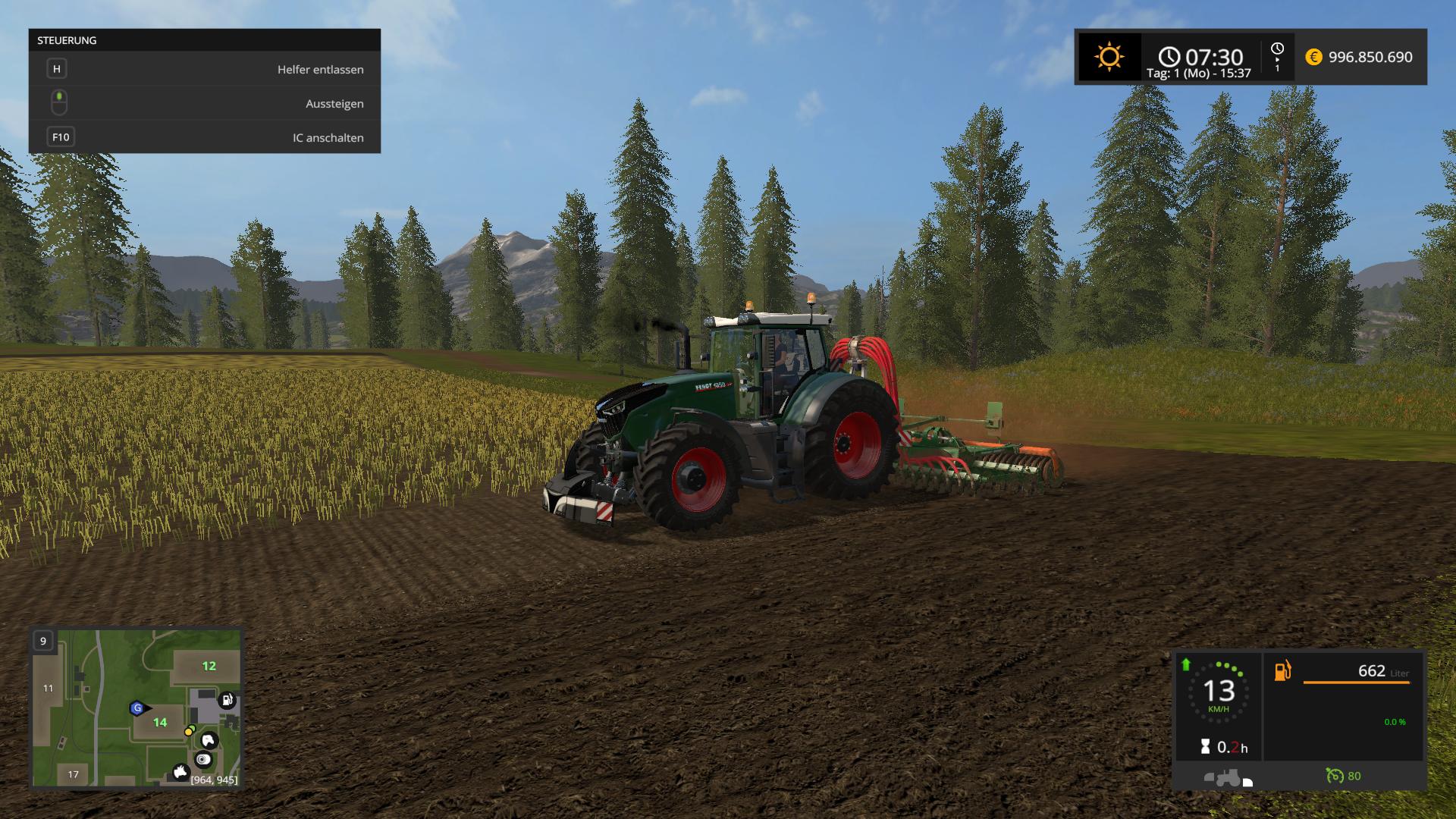The width and height of the screenshot is (1456, 819).
Task: Click the fuel station marker on the minimap
Action: coord(227,700)
